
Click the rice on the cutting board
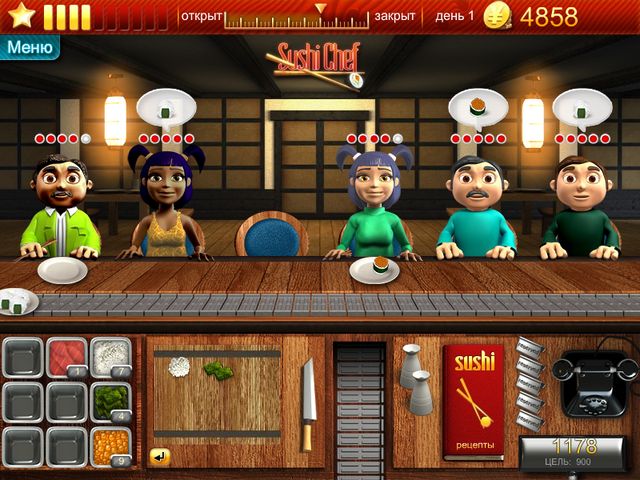click(x=181, y=367)
